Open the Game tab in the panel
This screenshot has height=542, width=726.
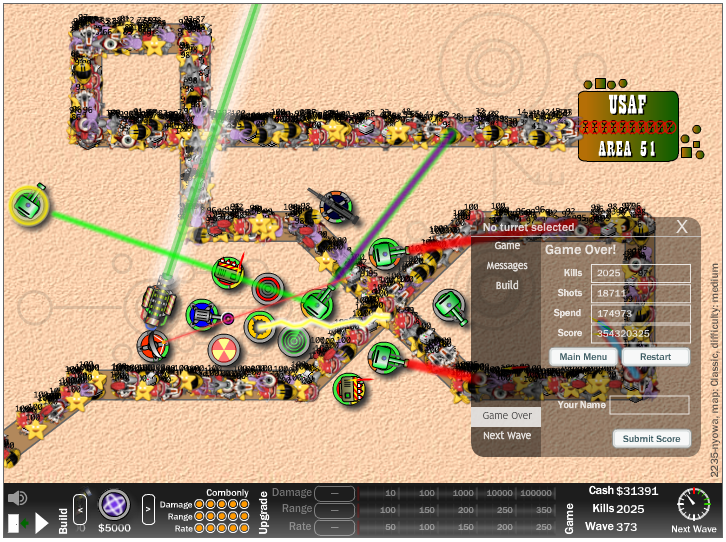(x=507, y=246)
